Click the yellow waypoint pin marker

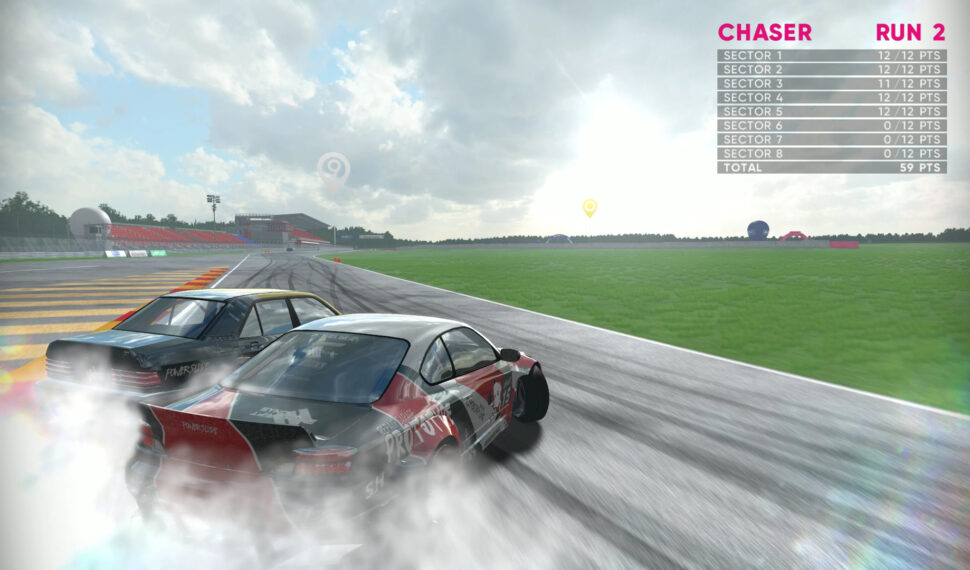[x=590, y=207]
